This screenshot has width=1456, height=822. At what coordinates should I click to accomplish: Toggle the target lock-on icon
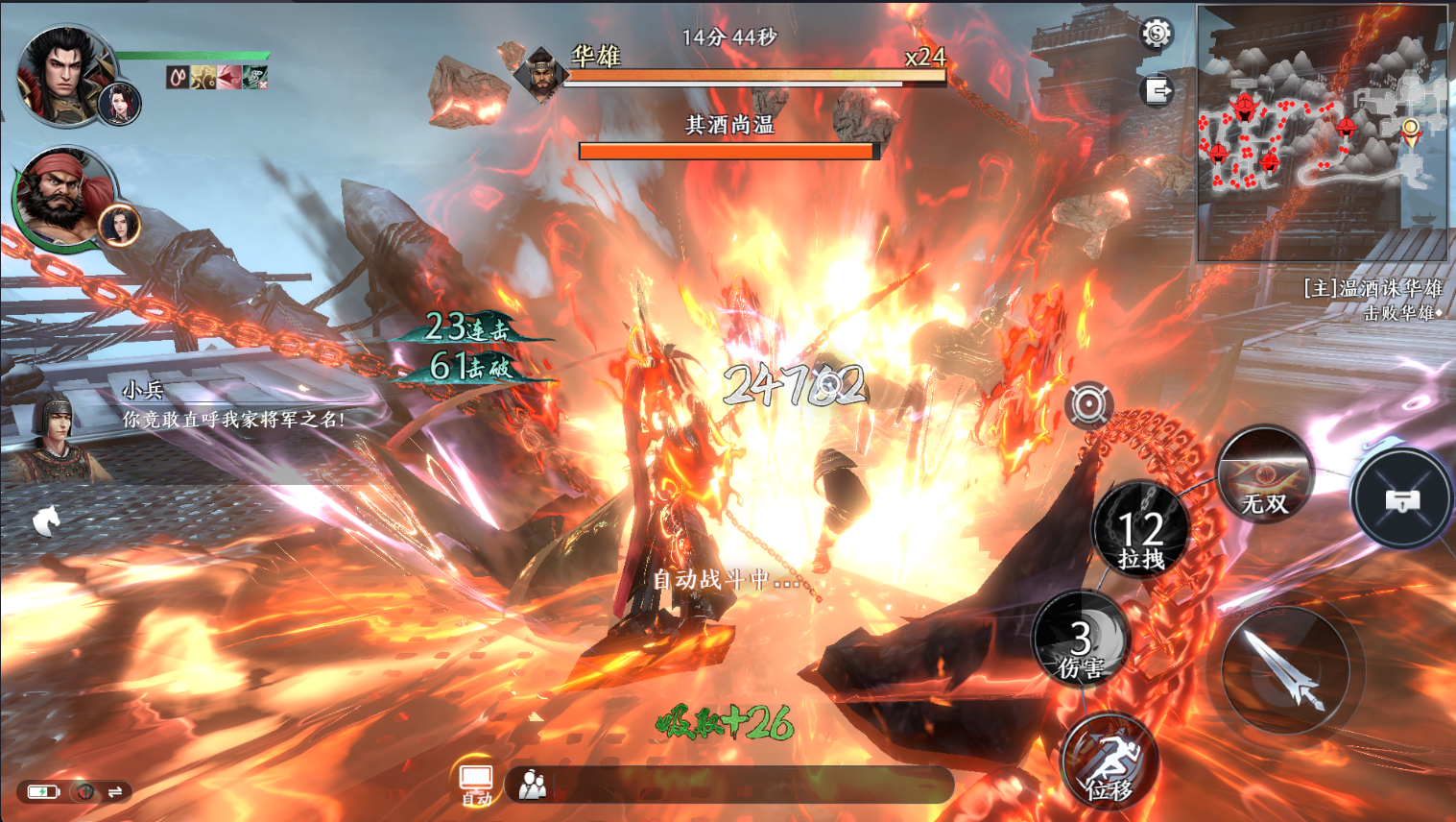pos(1088,404)
